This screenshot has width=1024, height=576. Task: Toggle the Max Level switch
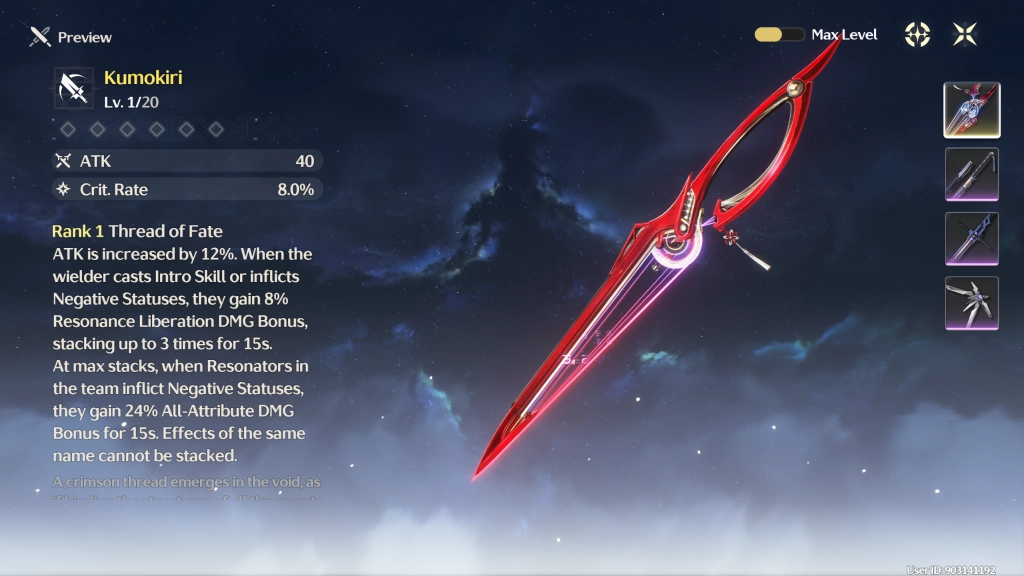pos(779,34)
